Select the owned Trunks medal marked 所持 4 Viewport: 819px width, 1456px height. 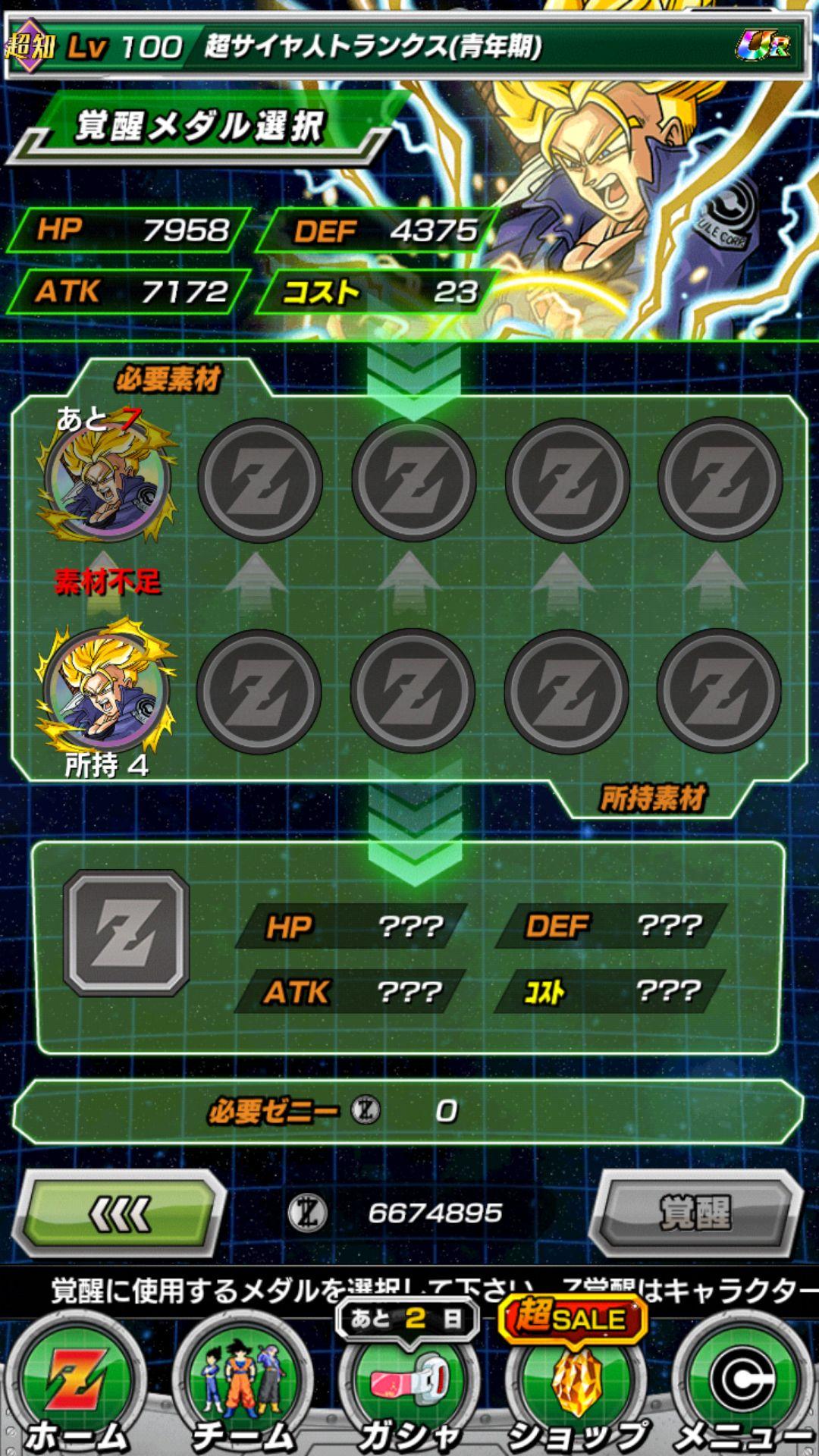pos(106,689)
